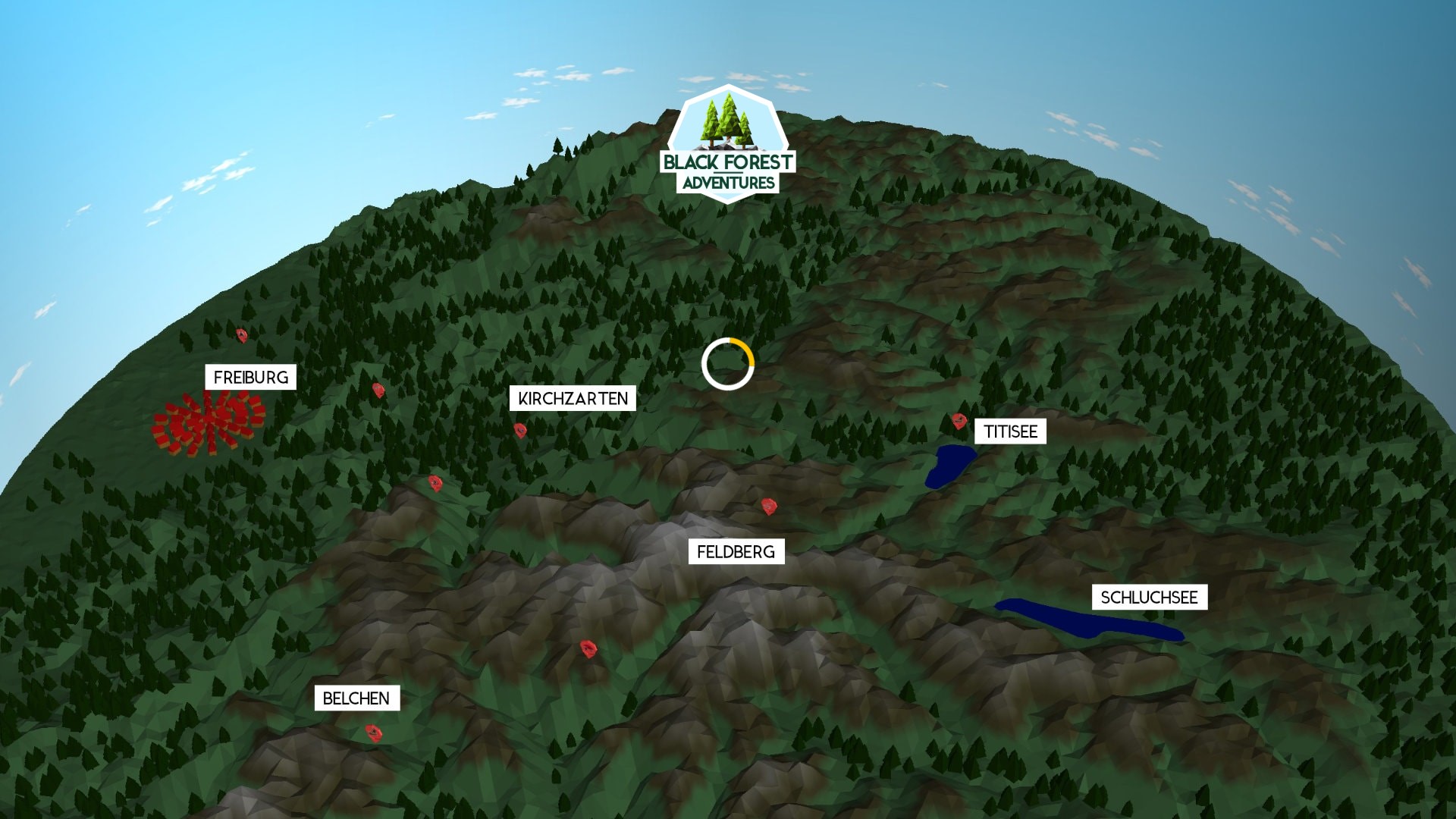The image size is (1456, 819).
Task: Click the Black Forest Adventures logo badge
Action: (x=728, y=146)
